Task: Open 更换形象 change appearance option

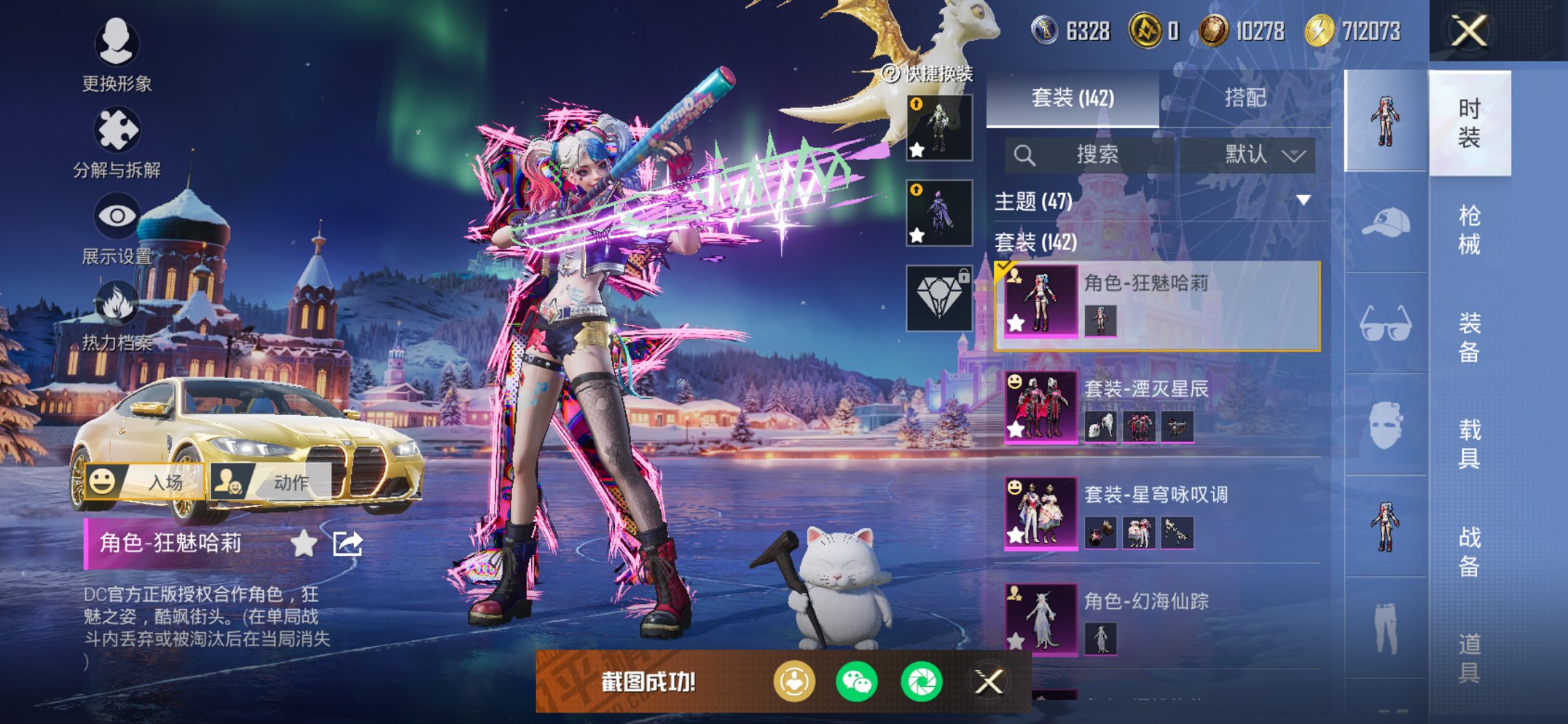Action: [117, 55]
